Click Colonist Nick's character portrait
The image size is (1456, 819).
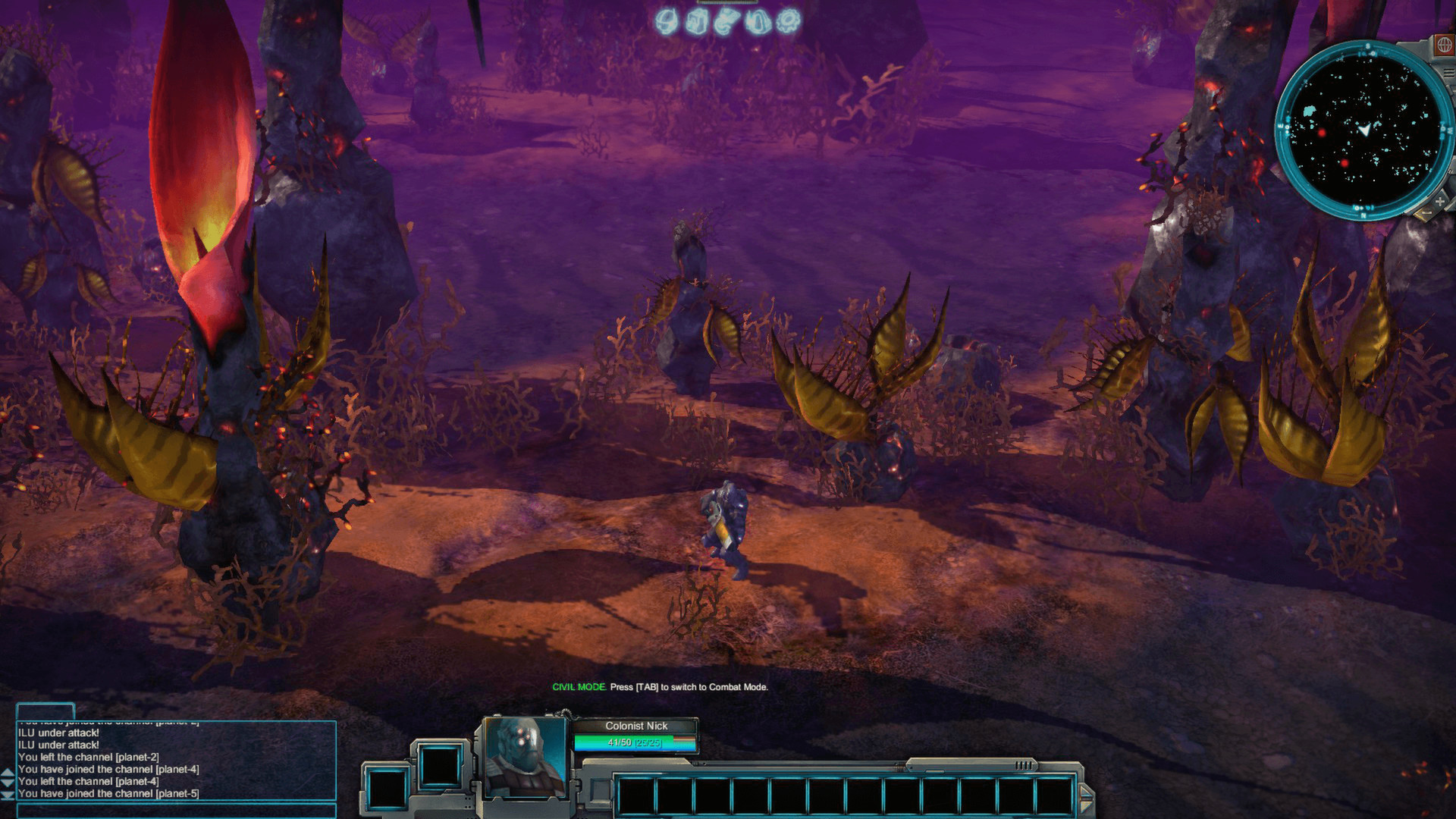pyautogui.click(x=522, y=755)
